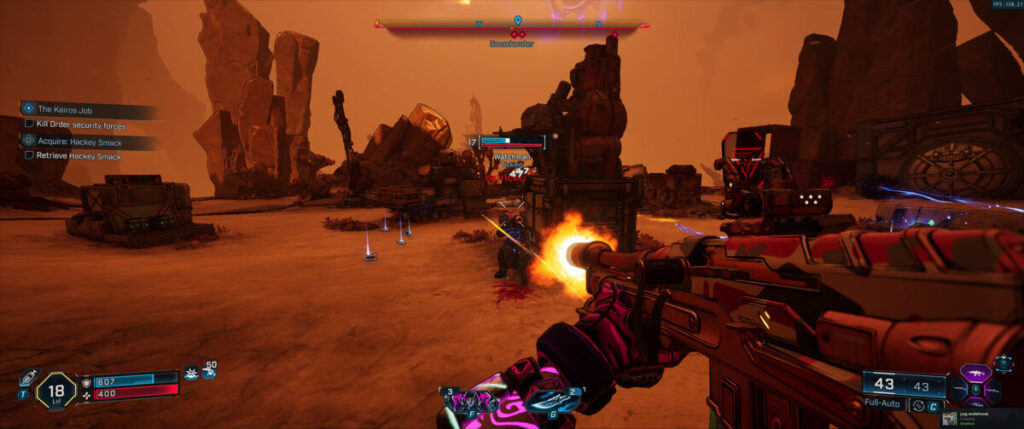
Task: Open the friend notification popup
Action: (982, 416)
